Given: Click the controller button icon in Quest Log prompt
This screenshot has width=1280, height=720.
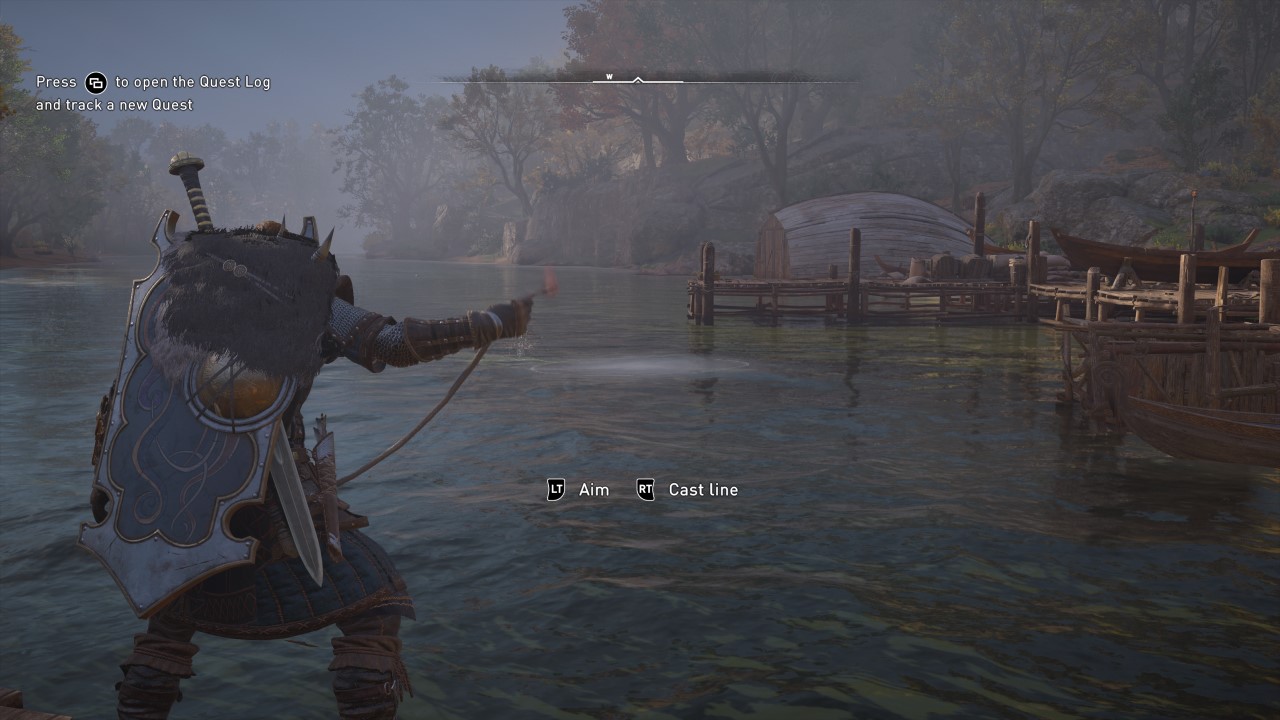Looking at the screenshot, I should (x=96, y=83).
